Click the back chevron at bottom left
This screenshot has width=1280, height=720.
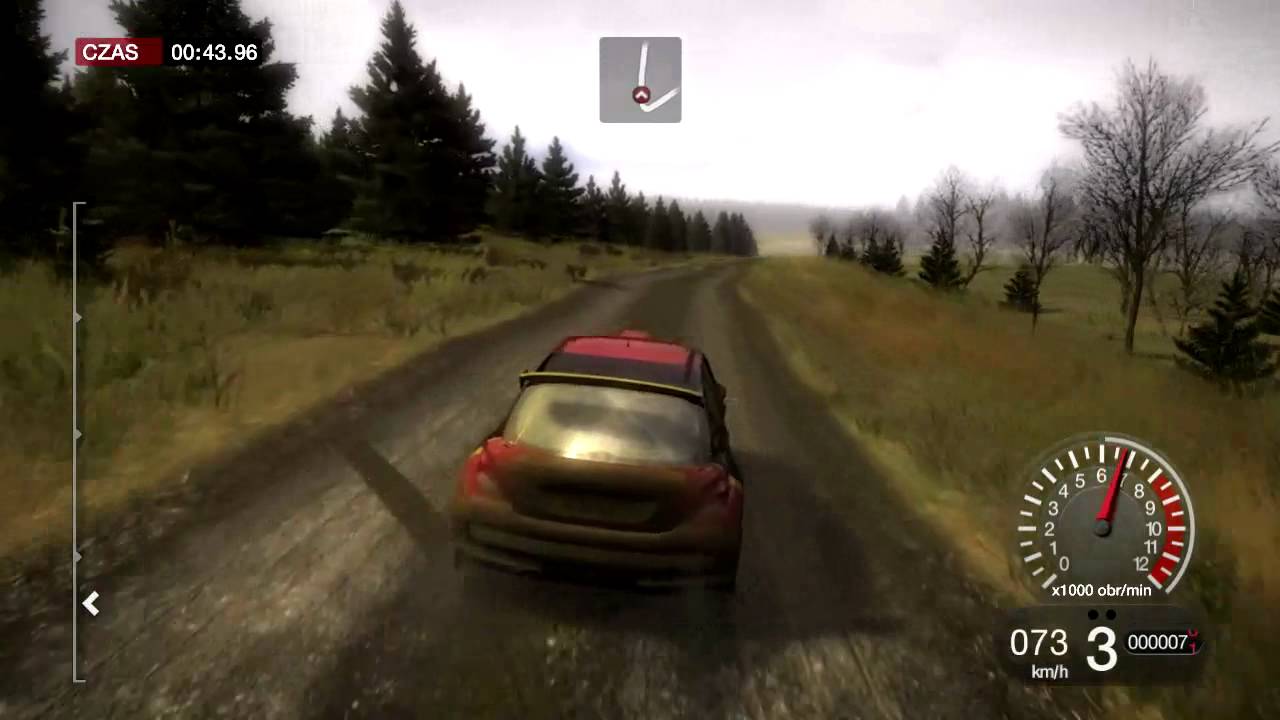91,603
